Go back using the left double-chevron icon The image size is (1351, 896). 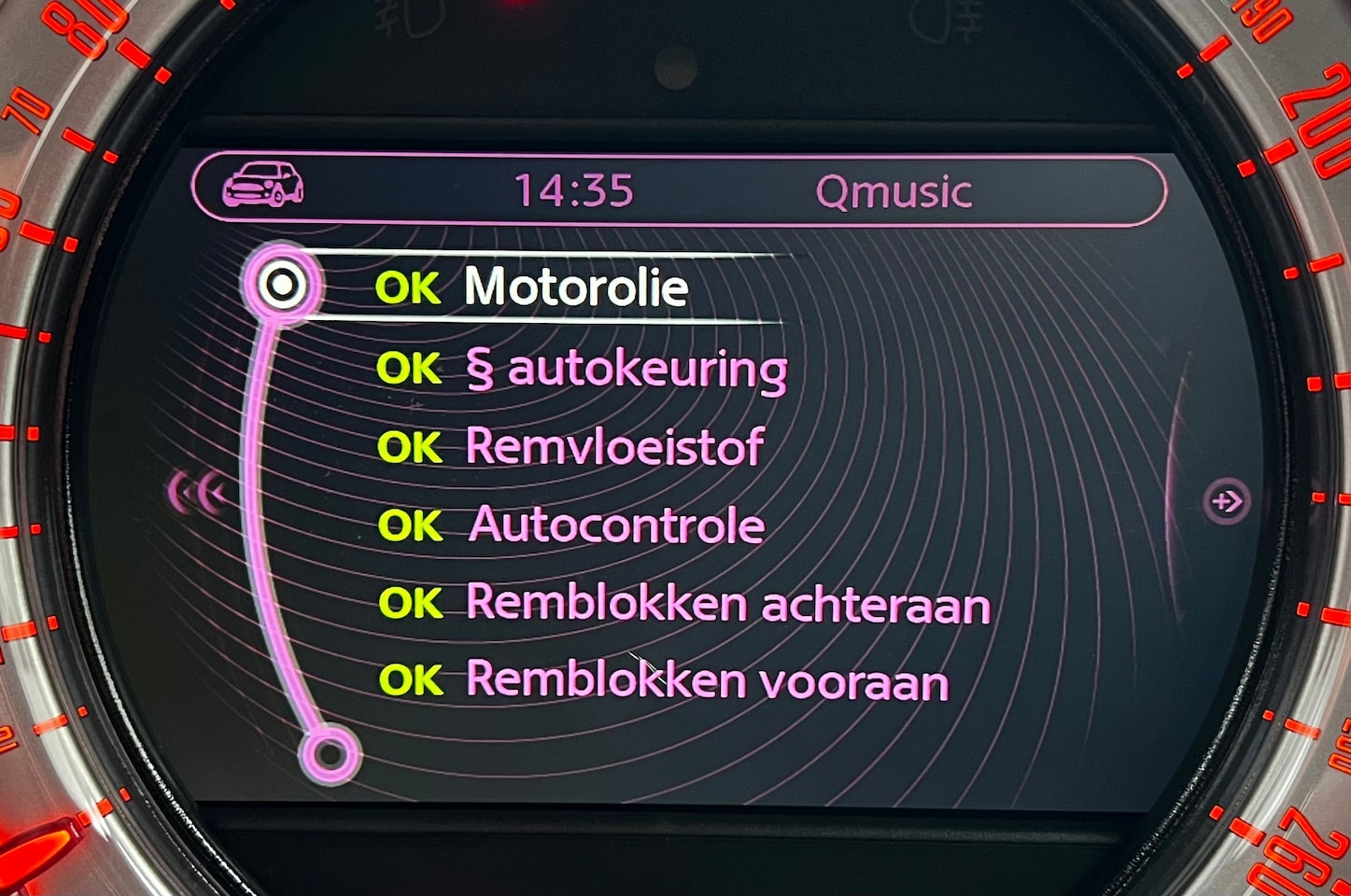pyautogui.click(x=198, y=493)
